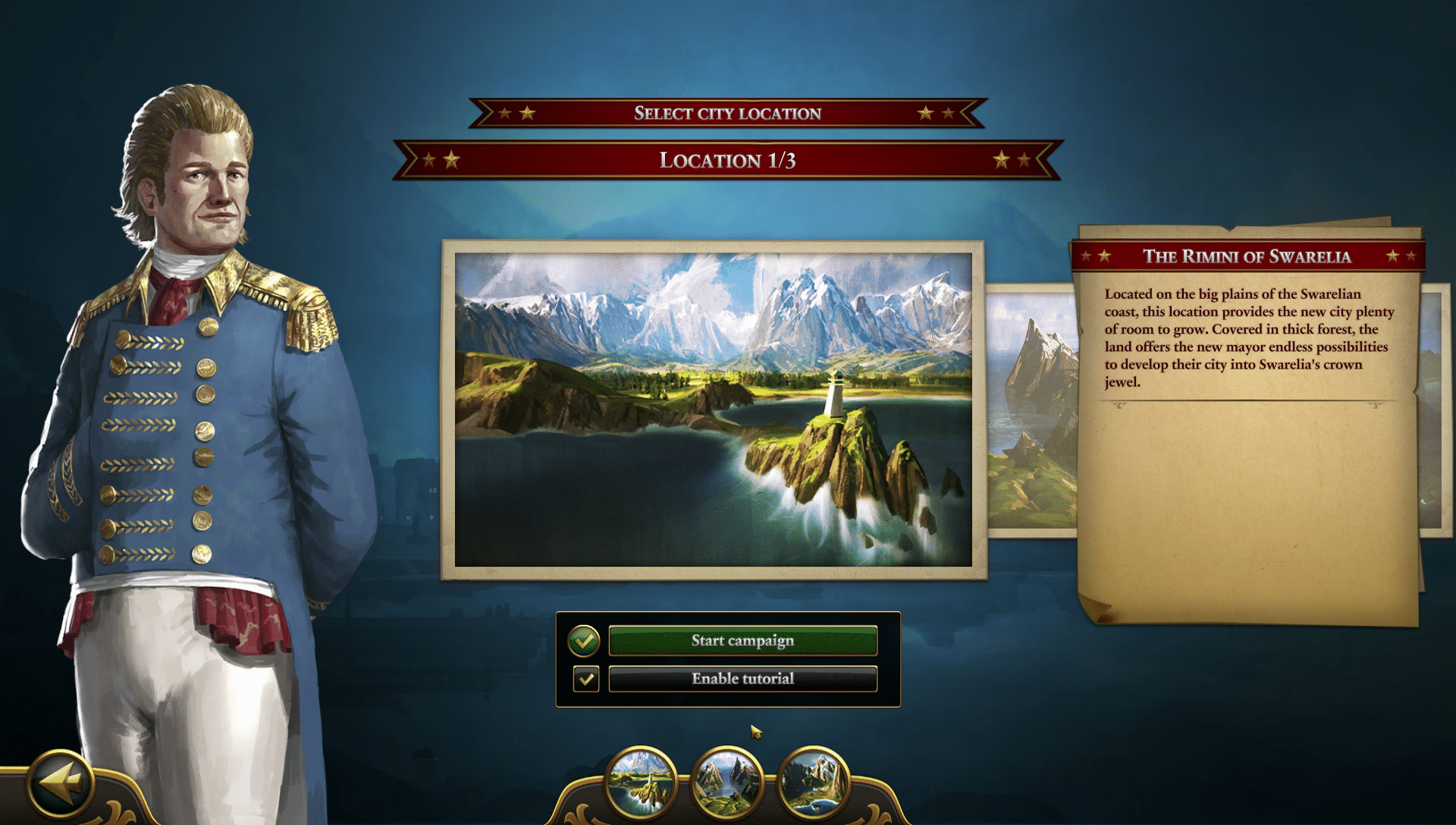Click the green checkmark confirm icon
Screen dimensions: 1456x825
(x=584, y=641)
